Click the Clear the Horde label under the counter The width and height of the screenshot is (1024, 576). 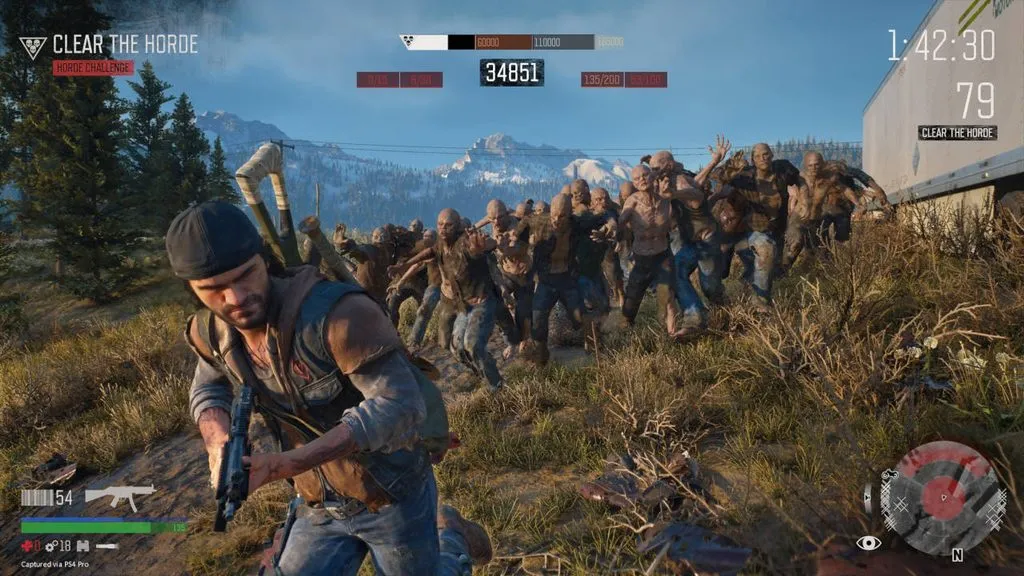[x=957, y=132]
